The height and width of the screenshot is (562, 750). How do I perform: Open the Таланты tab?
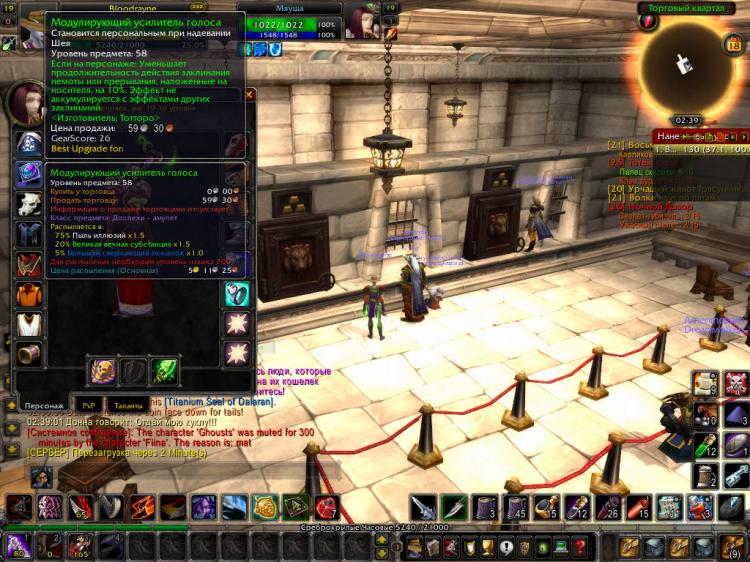pyautogui.click(x=128, y=405)
